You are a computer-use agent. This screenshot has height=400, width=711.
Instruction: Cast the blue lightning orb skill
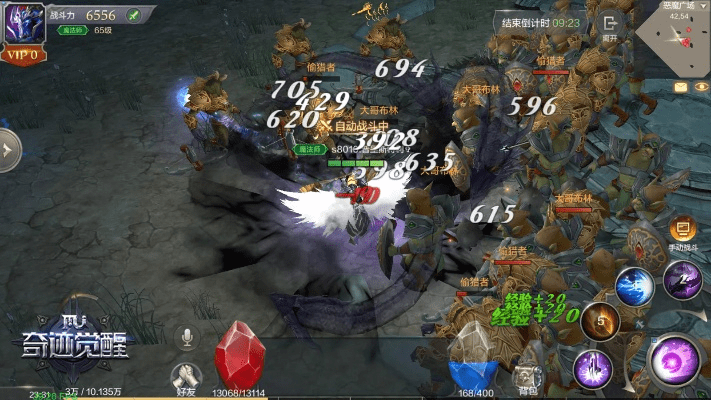tap(634, 287)
